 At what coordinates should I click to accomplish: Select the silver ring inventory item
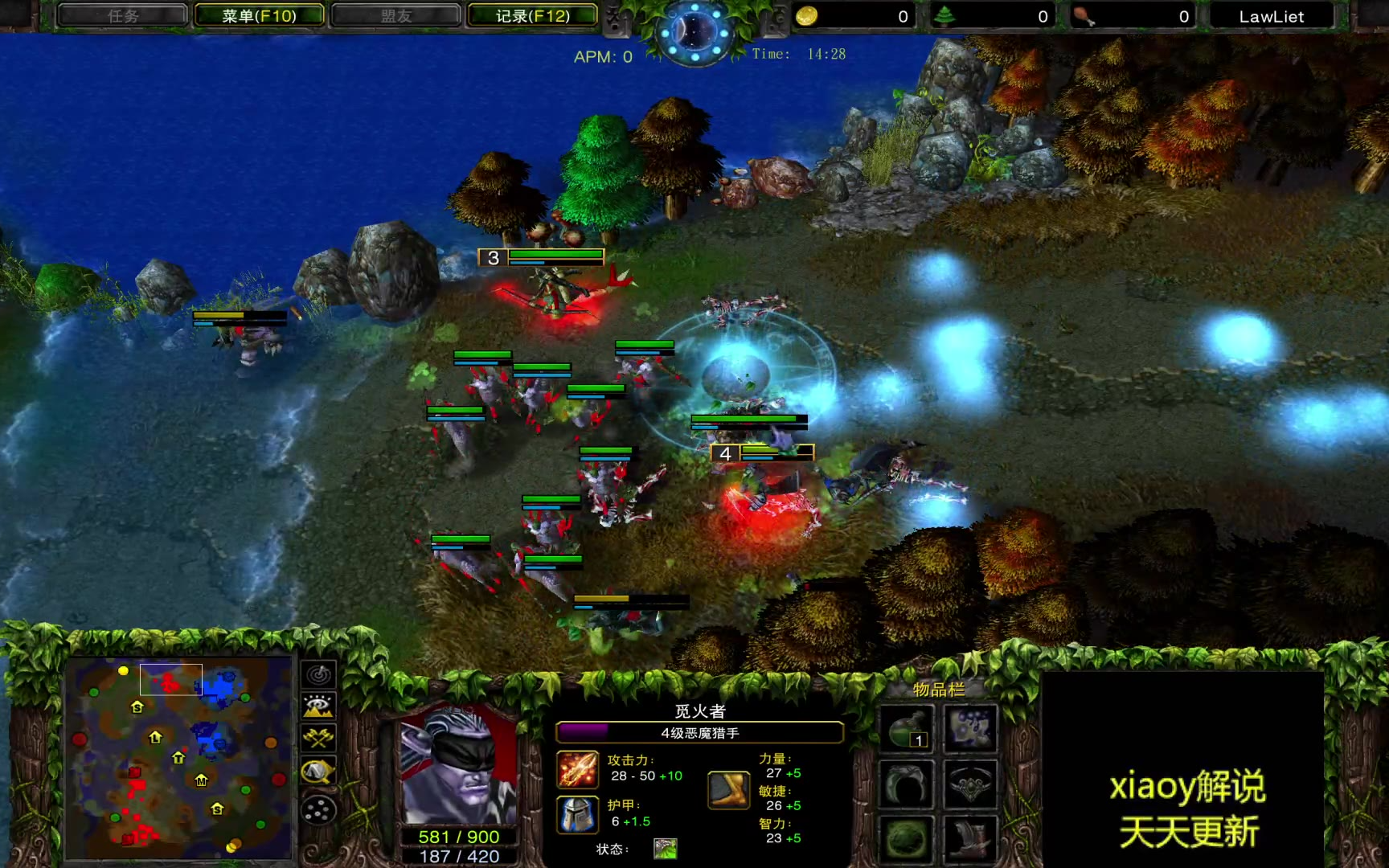click(907, 784)
